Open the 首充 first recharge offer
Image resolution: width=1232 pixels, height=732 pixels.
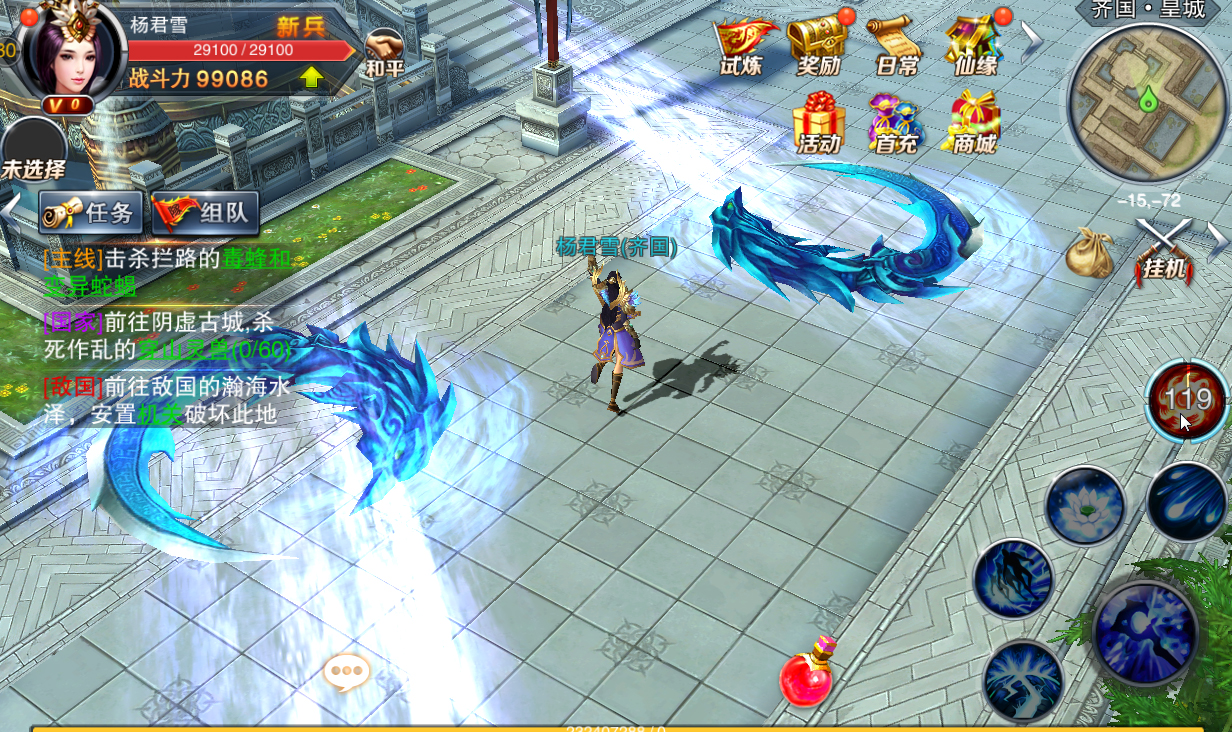click(x=895, y=122)
